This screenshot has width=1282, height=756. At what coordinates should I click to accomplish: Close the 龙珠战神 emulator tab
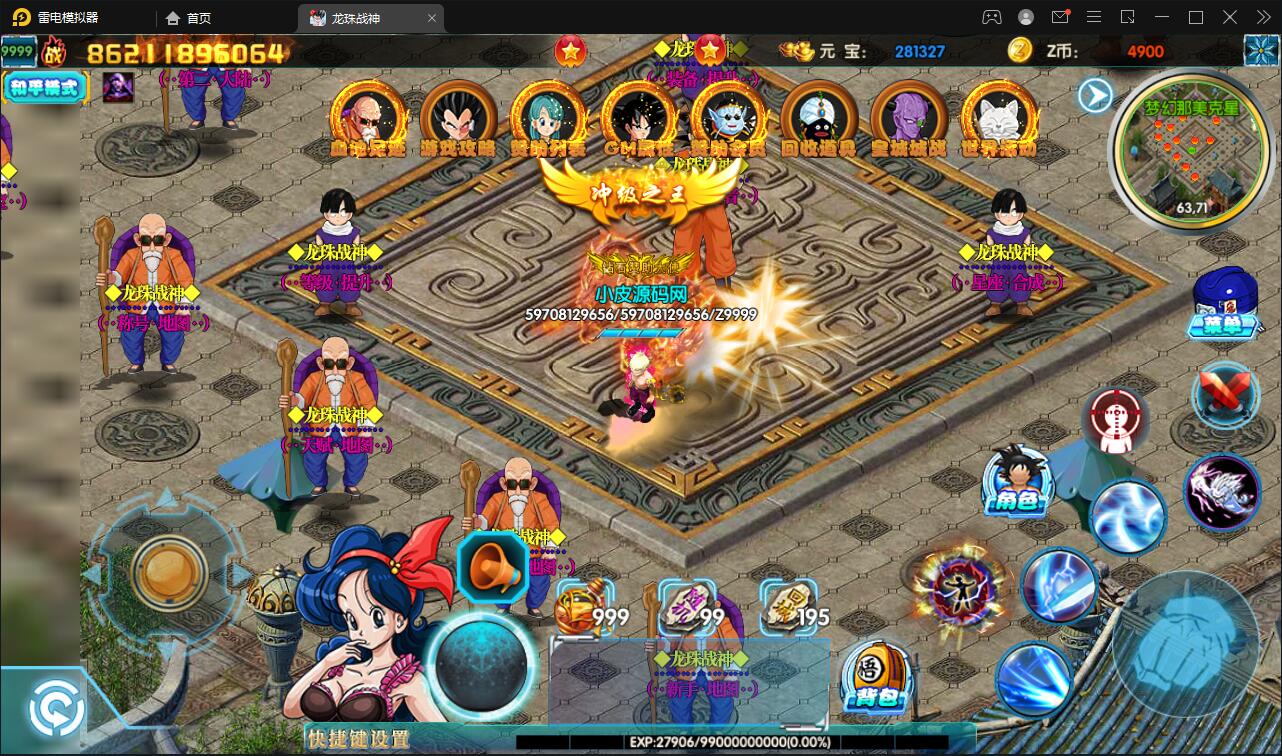tap(432, 18)
